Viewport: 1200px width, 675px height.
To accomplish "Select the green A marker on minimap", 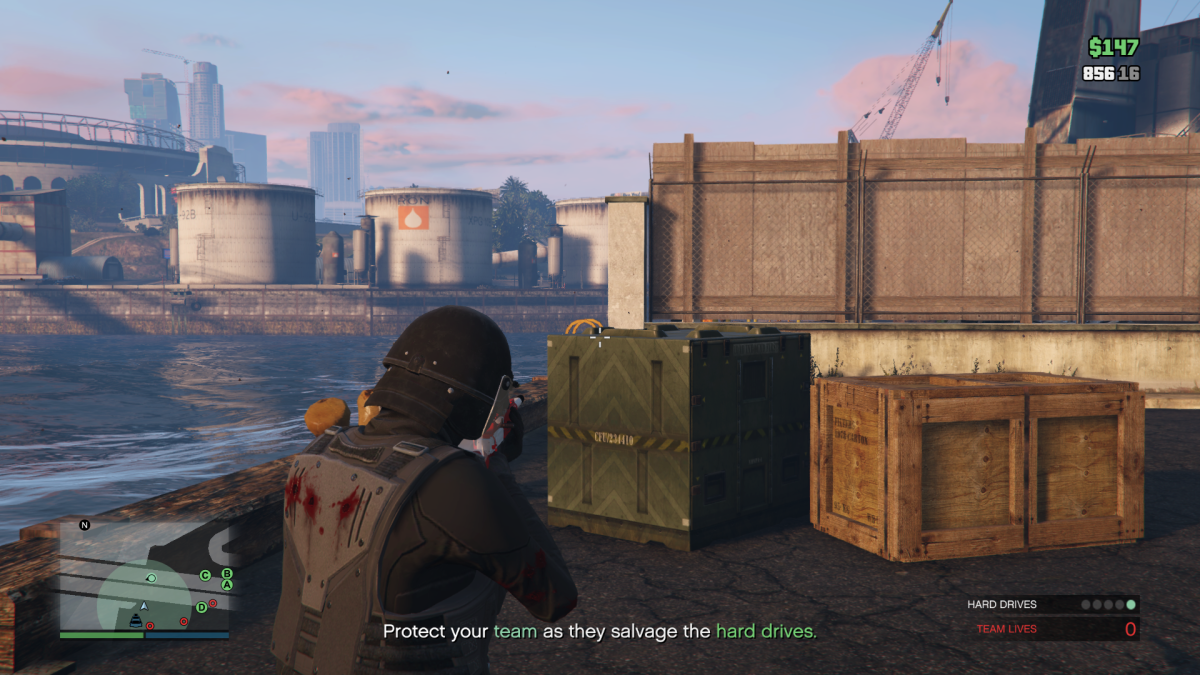I will 227,585.
